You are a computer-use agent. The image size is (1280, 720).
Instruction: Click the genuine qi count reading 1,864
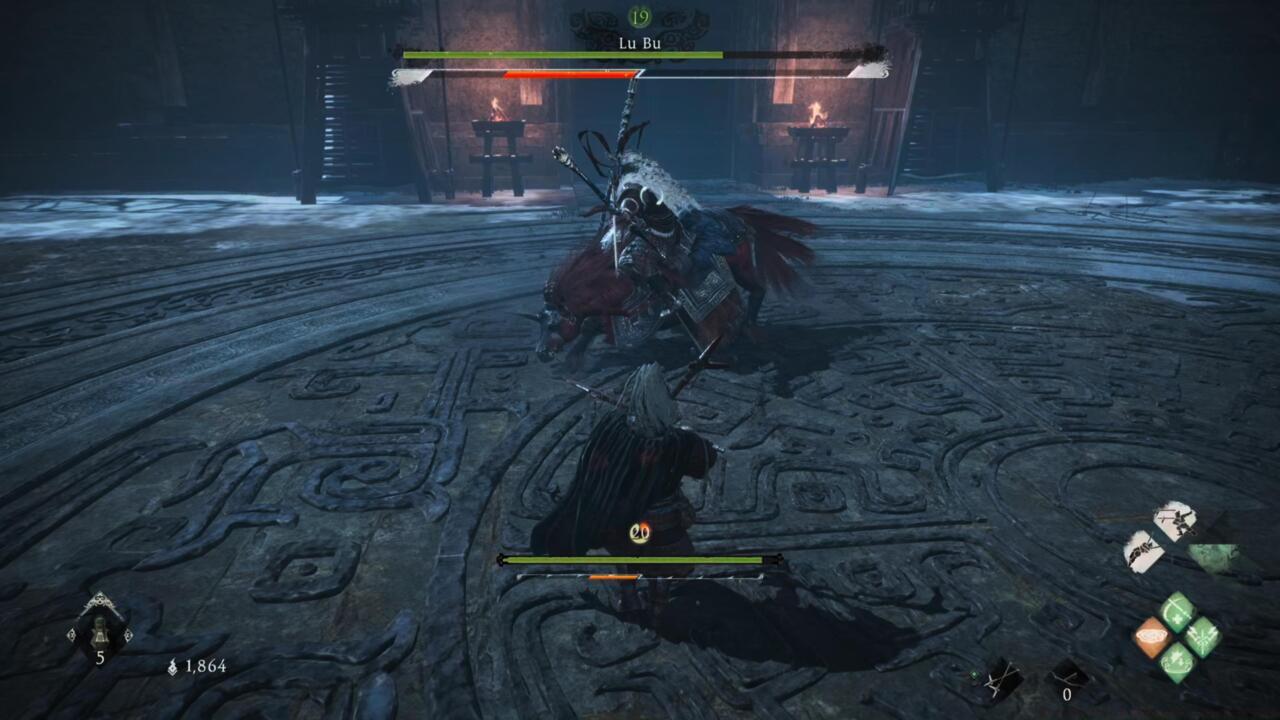(x=206, y=666)
